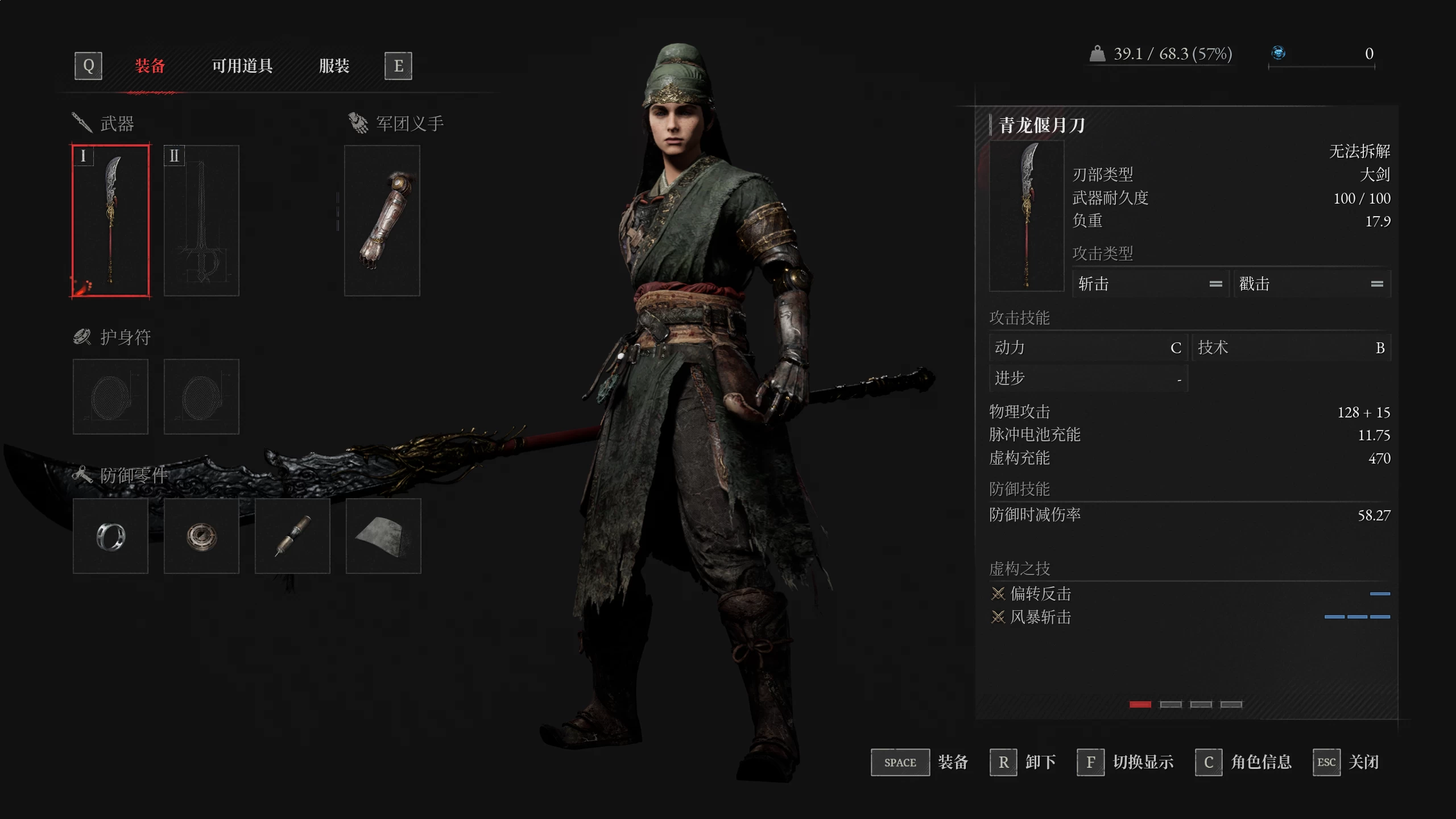Viewport: 1456px width, 819px height.
Task: Select the silver ring defense part slot
Action: [x=110, y=536]
